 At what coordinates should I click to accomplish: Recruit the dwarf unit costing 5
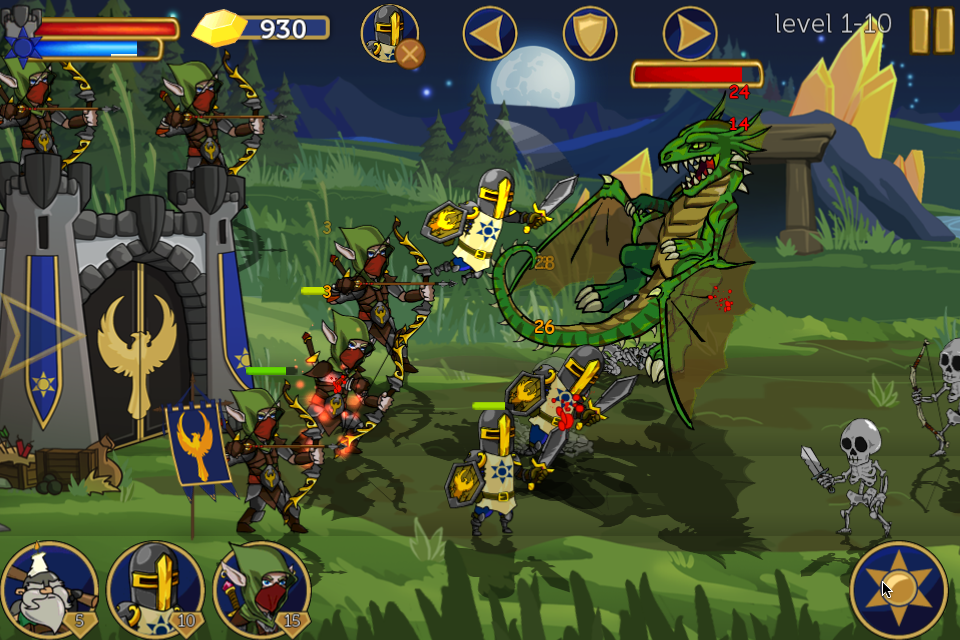pos(50,590)
